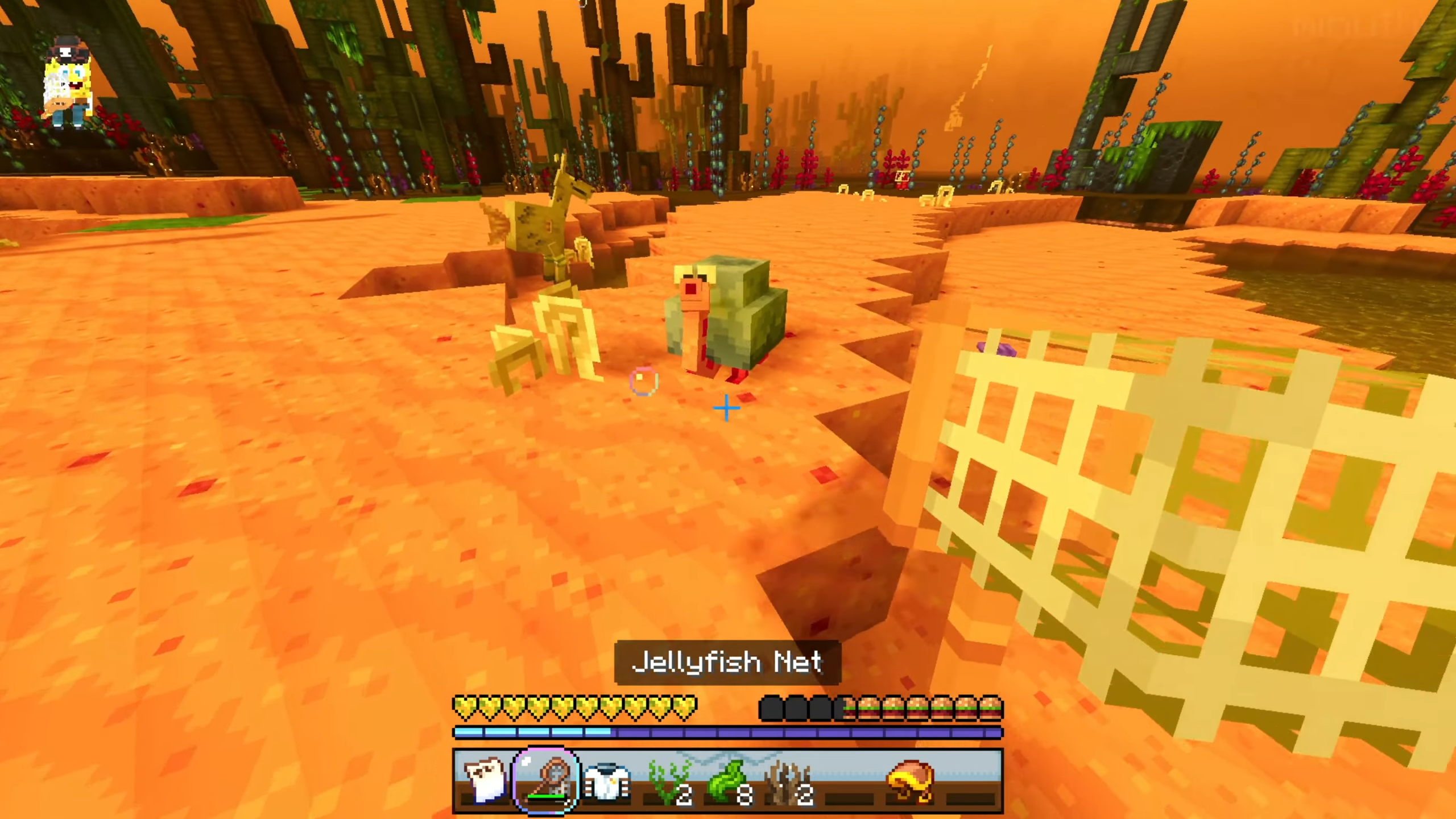
Task: Pick the green kelp leaf stack
Action: (729, 780)
